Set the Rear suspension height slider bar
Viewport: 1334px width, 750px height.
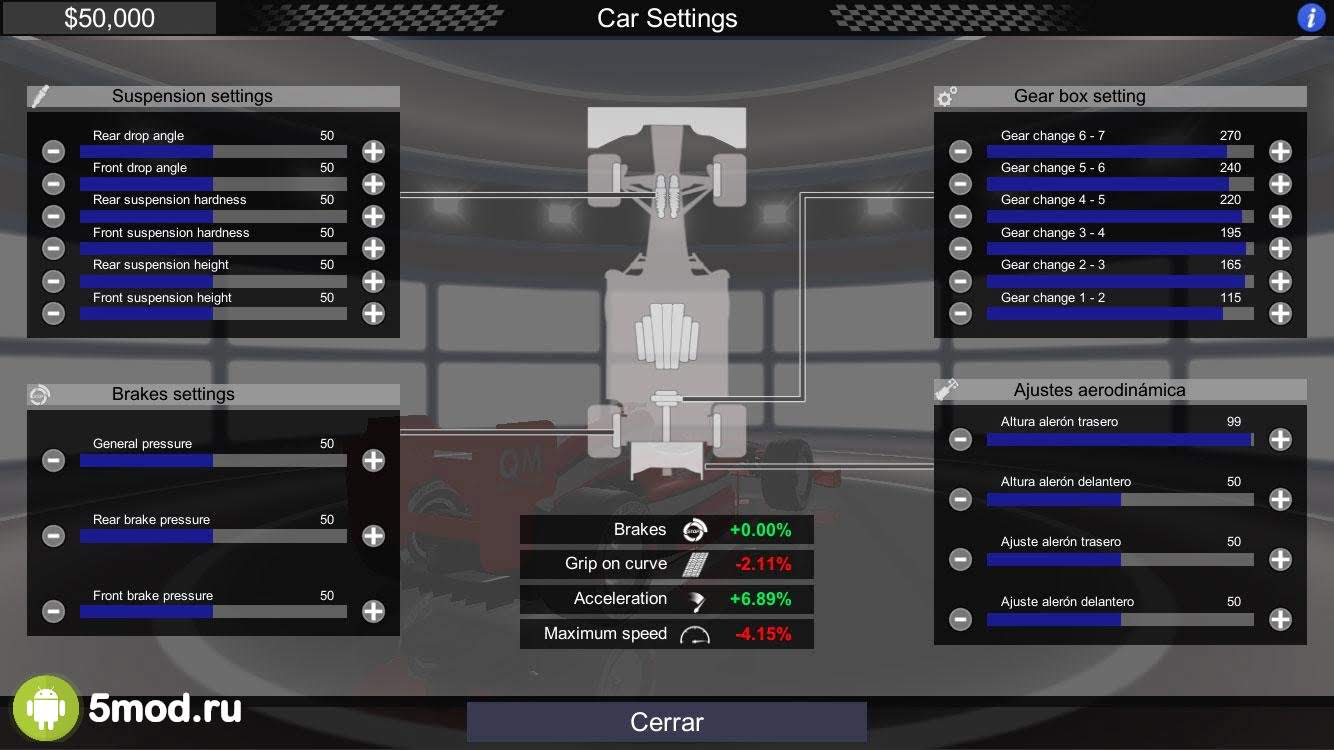pos(213,281)
